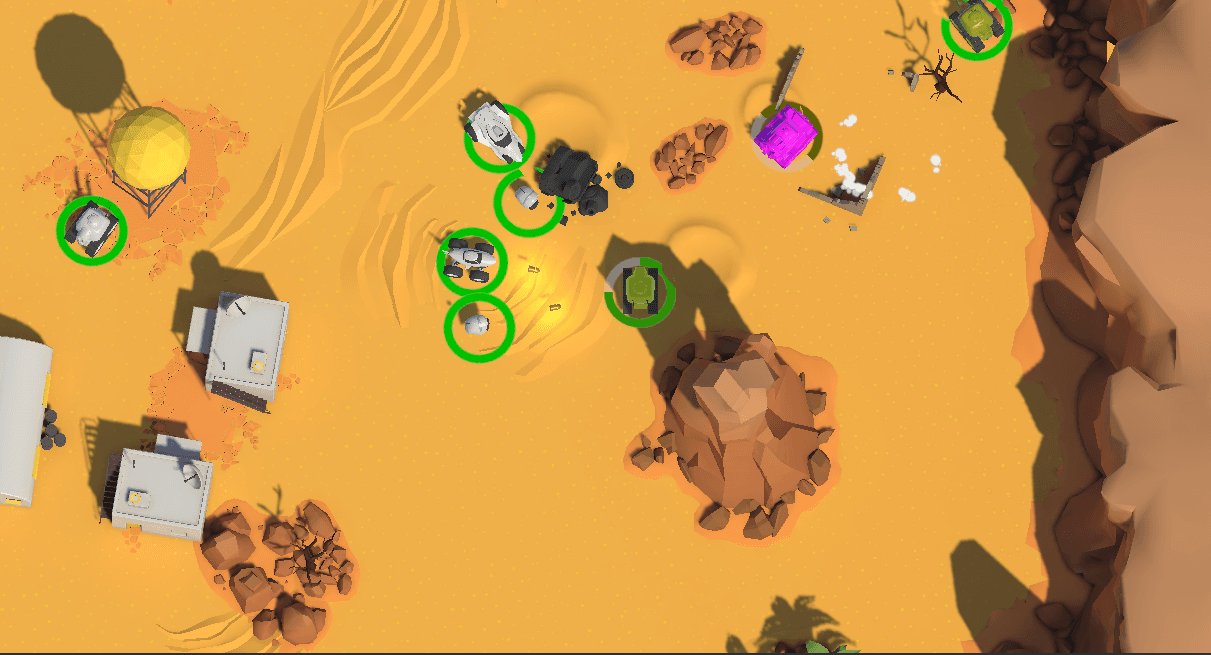Pick the small white unit beside black wreckage
Image resolution: width=1211 pixels, height=655 pixels.
click(x=527, y=200)
